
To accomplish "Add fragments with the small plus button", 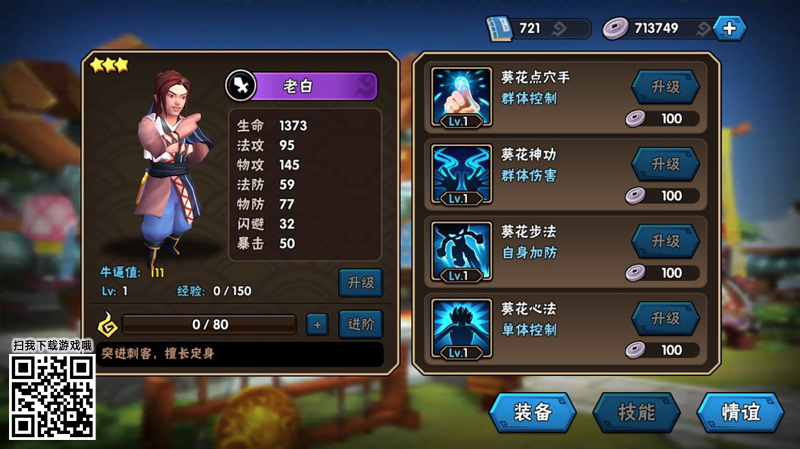I will click(316, 324).
